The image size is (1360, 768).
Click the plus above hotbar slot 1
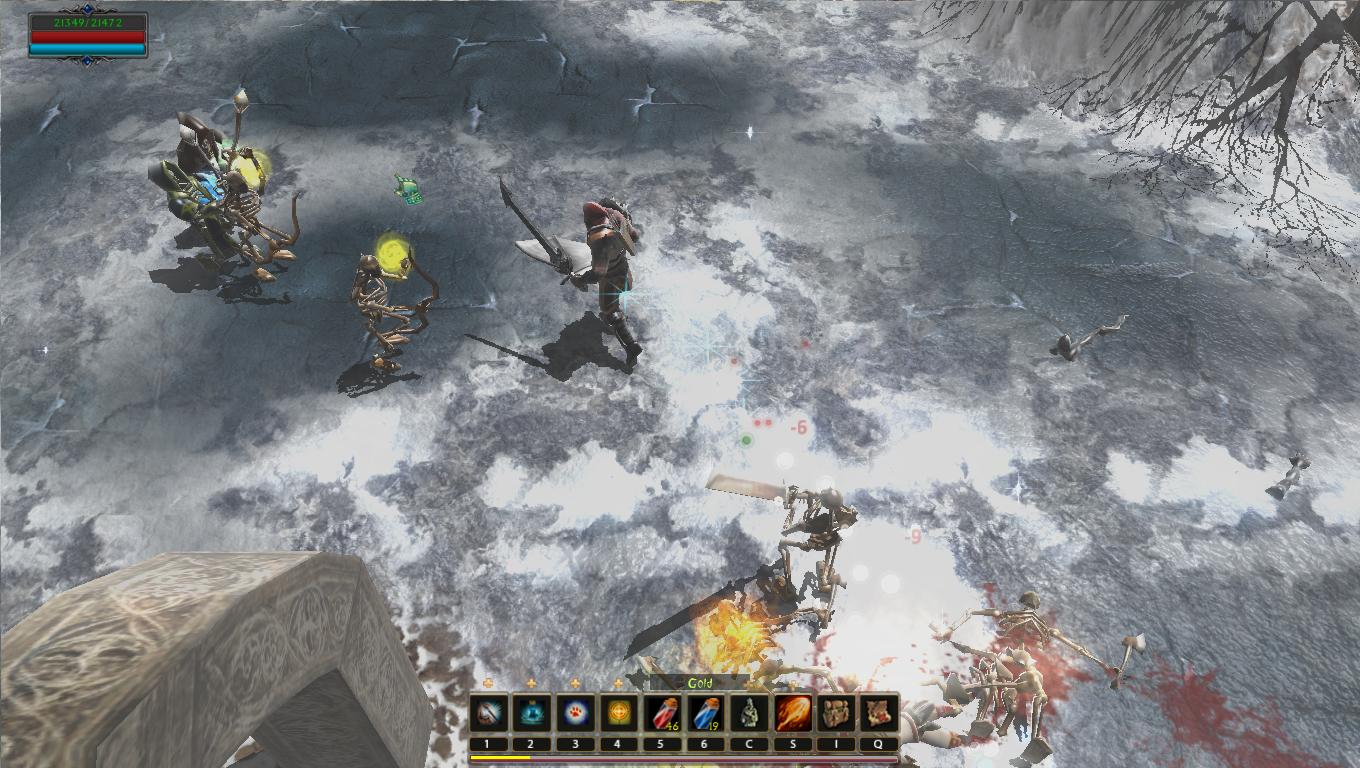[487, 683]
